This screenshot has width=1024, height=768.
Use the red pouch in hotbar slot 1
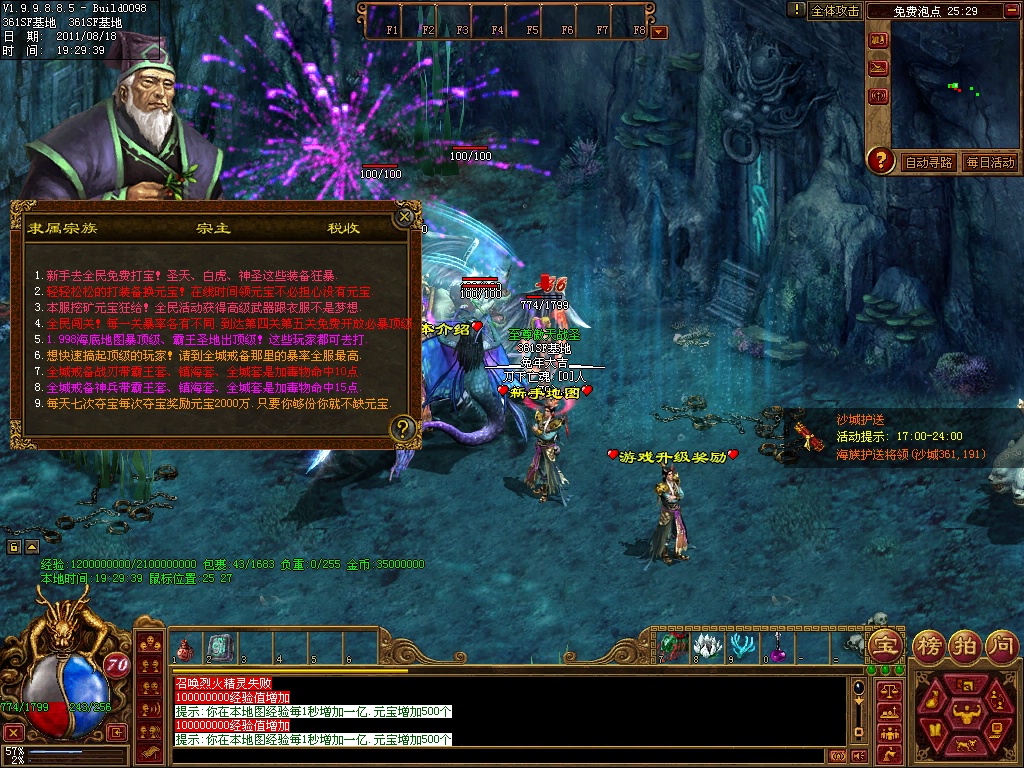[185, 648]
